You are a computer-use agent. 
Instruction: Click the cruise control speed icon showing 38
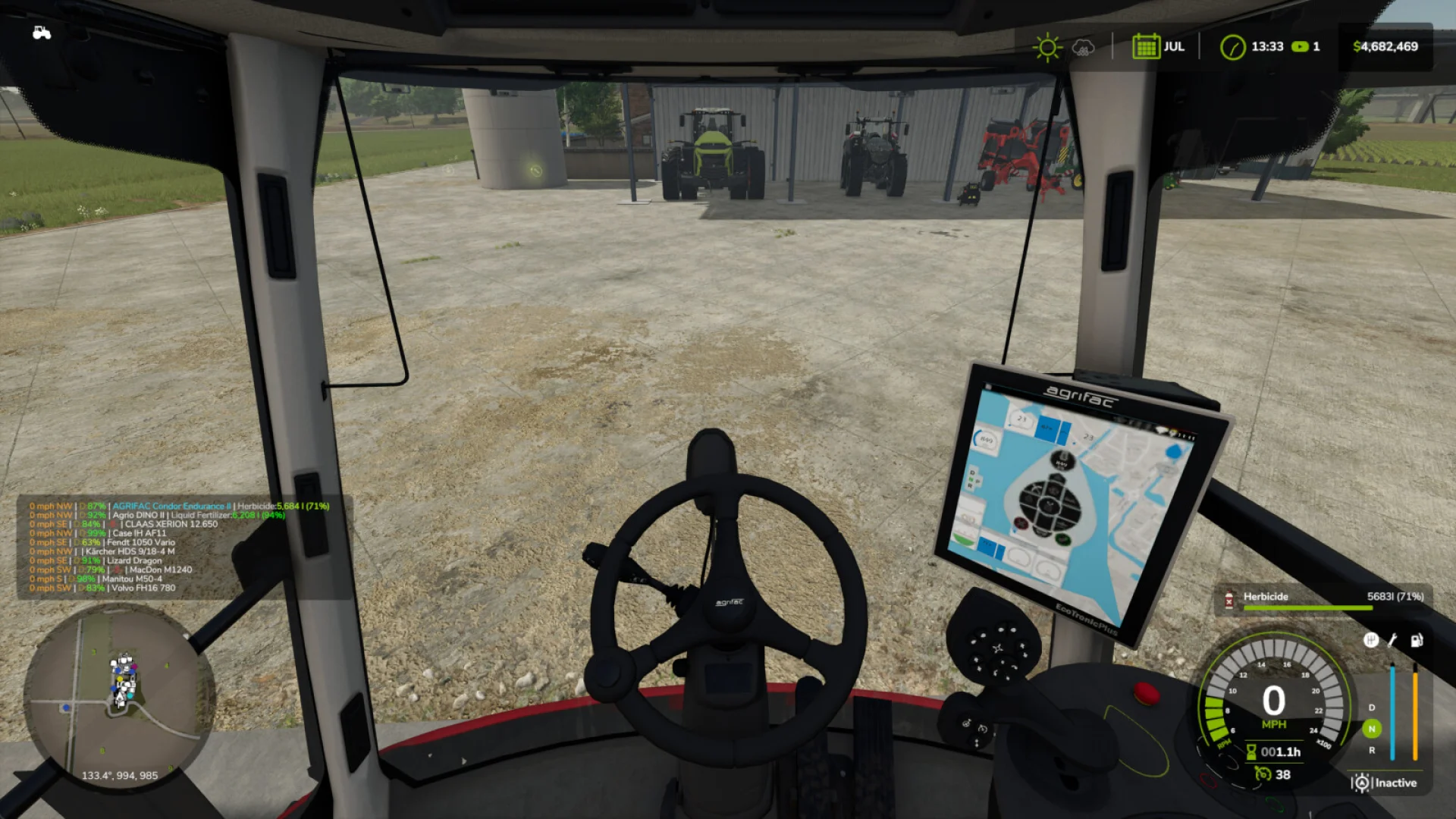point(1263,774)
